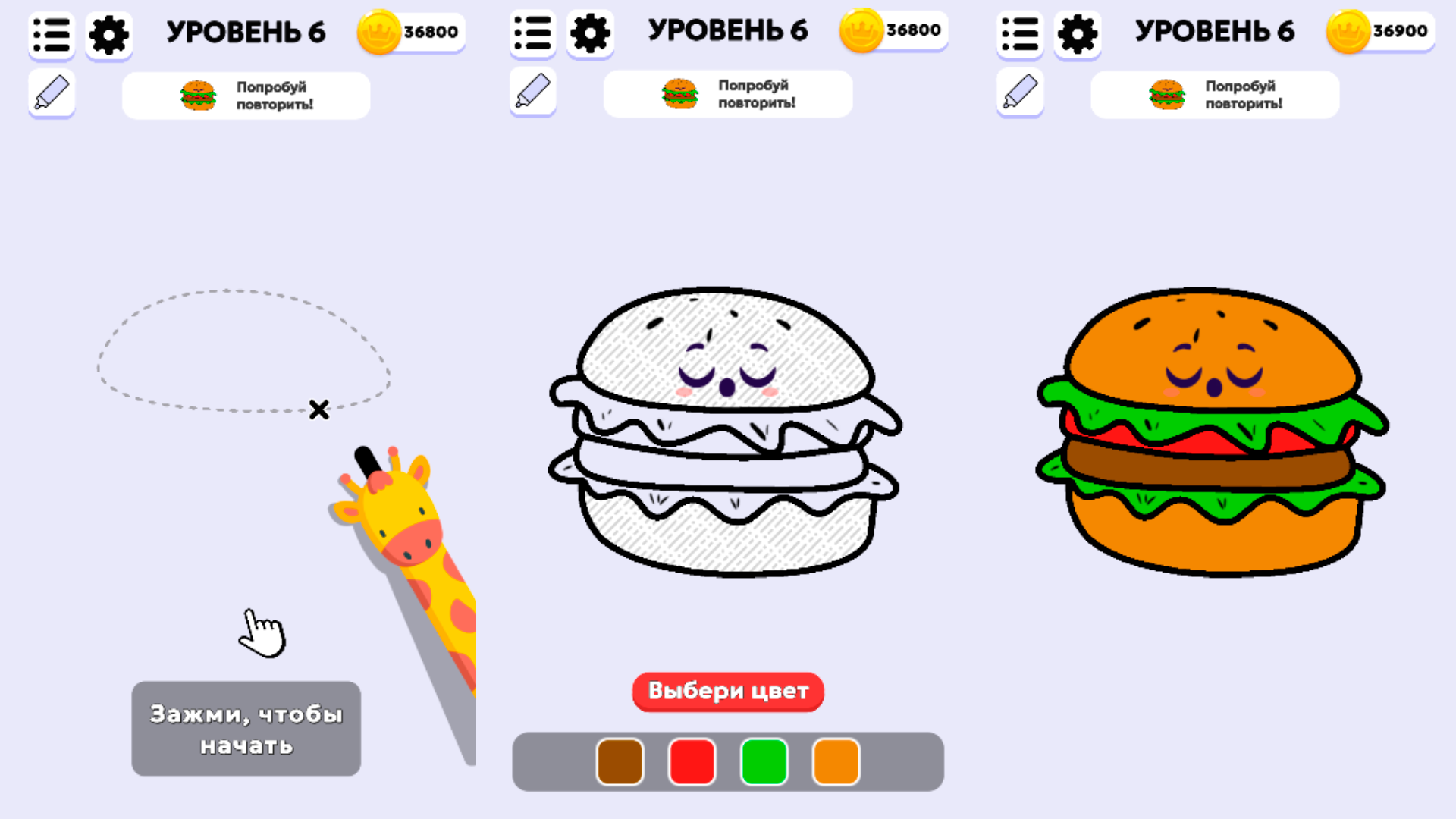1456x819 pixels.
Task: Select the marker tool in the middle panel
Action: 532,93
